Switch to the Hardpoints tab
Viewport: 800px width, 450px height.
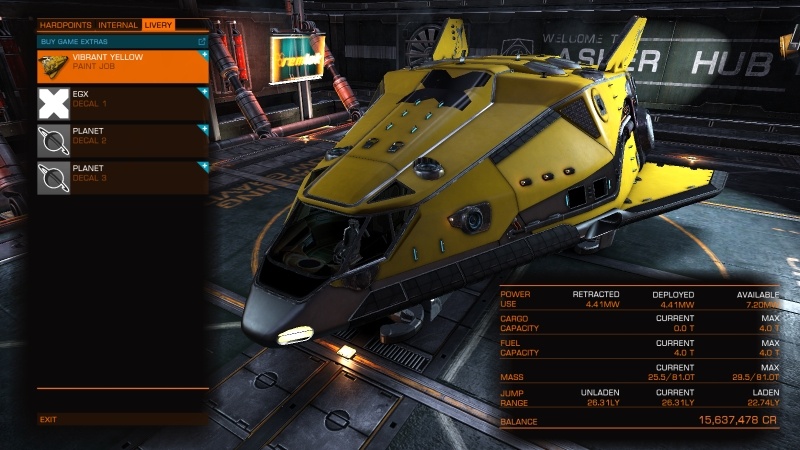(66, 24)
